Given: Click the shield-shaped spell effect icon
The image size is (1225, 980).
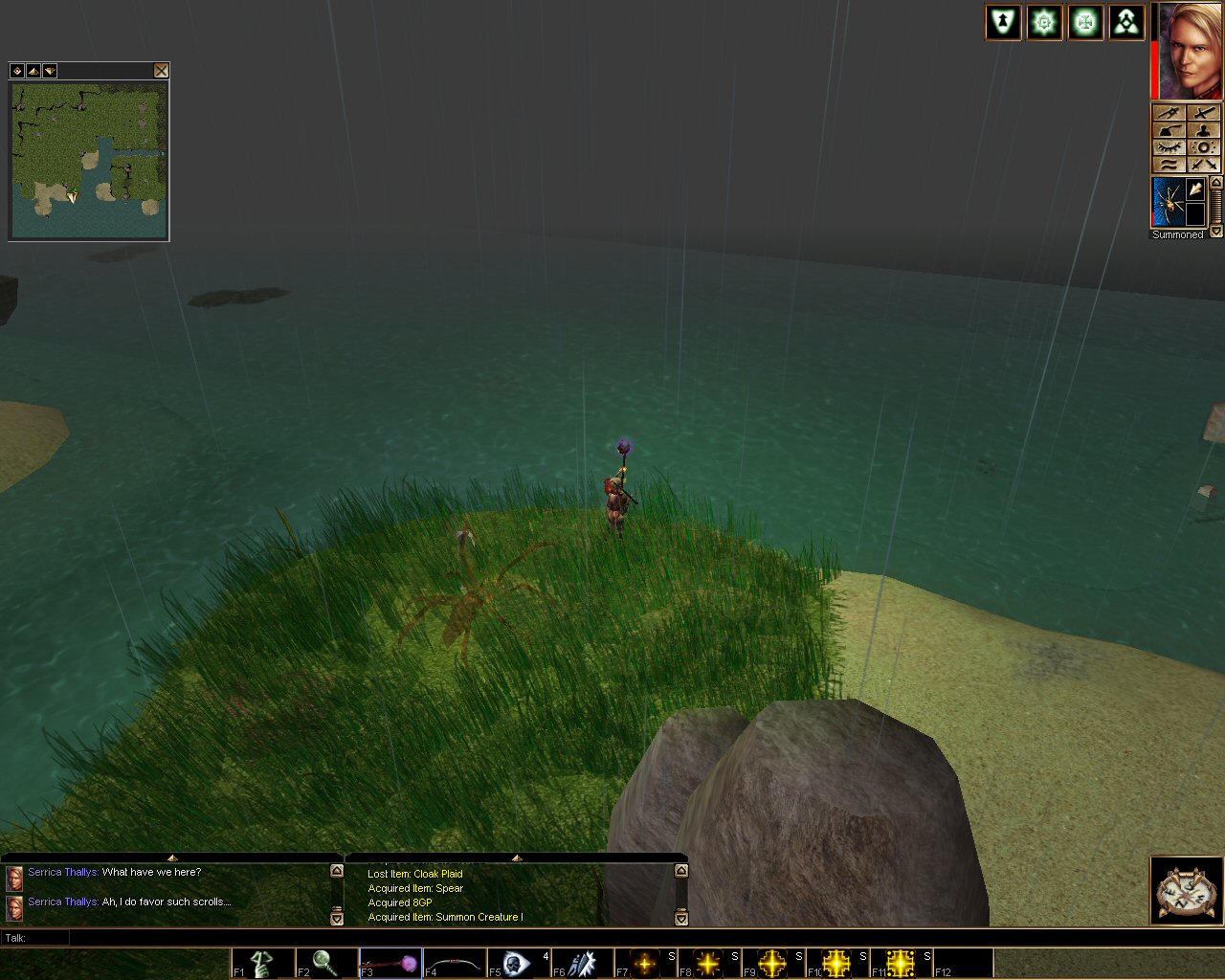Looking at the screenshot, I should [x=1003, y=22].
